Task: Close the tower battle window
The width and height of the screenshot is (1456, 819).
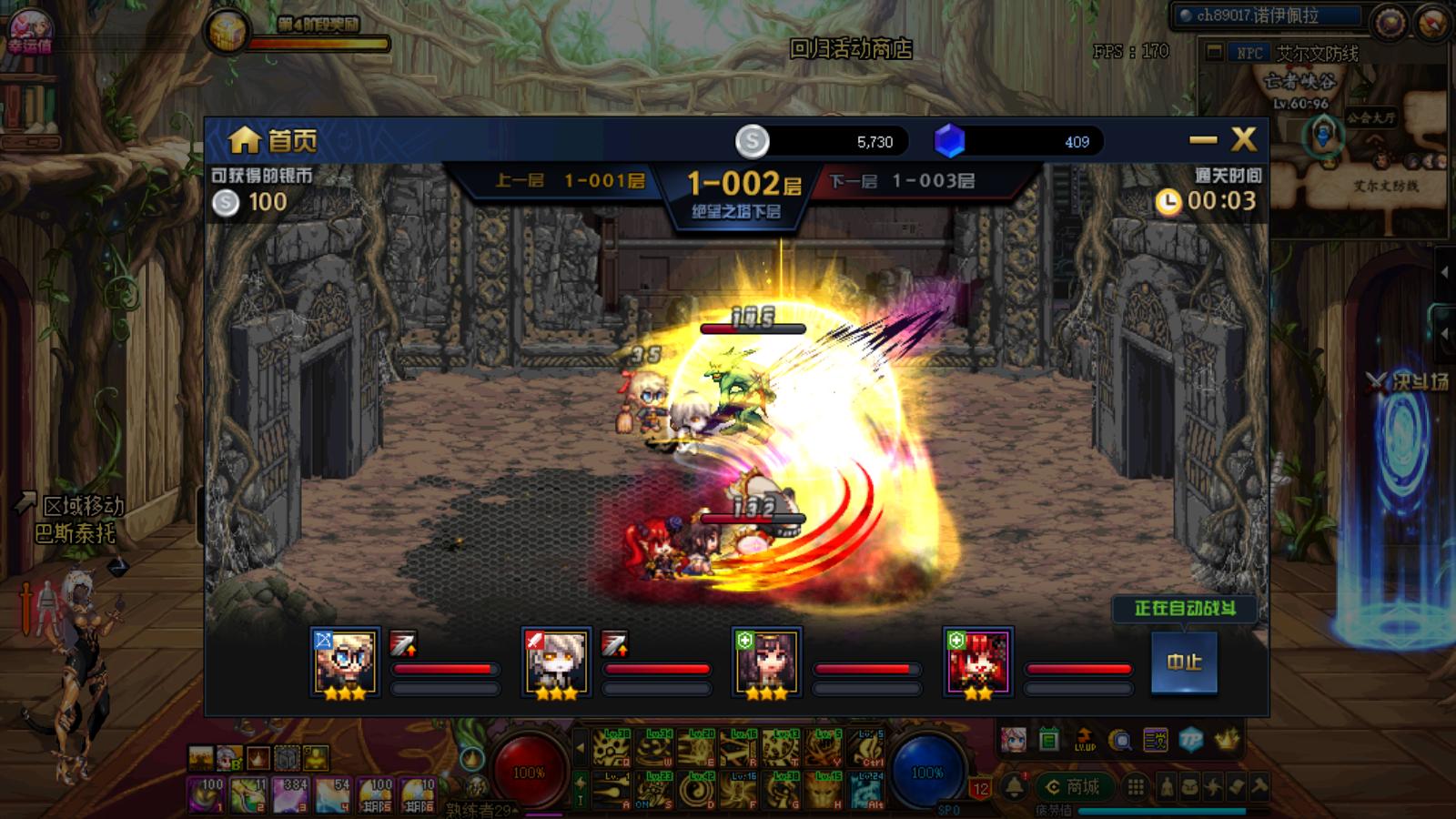Action: click(x=1244, y=139)
